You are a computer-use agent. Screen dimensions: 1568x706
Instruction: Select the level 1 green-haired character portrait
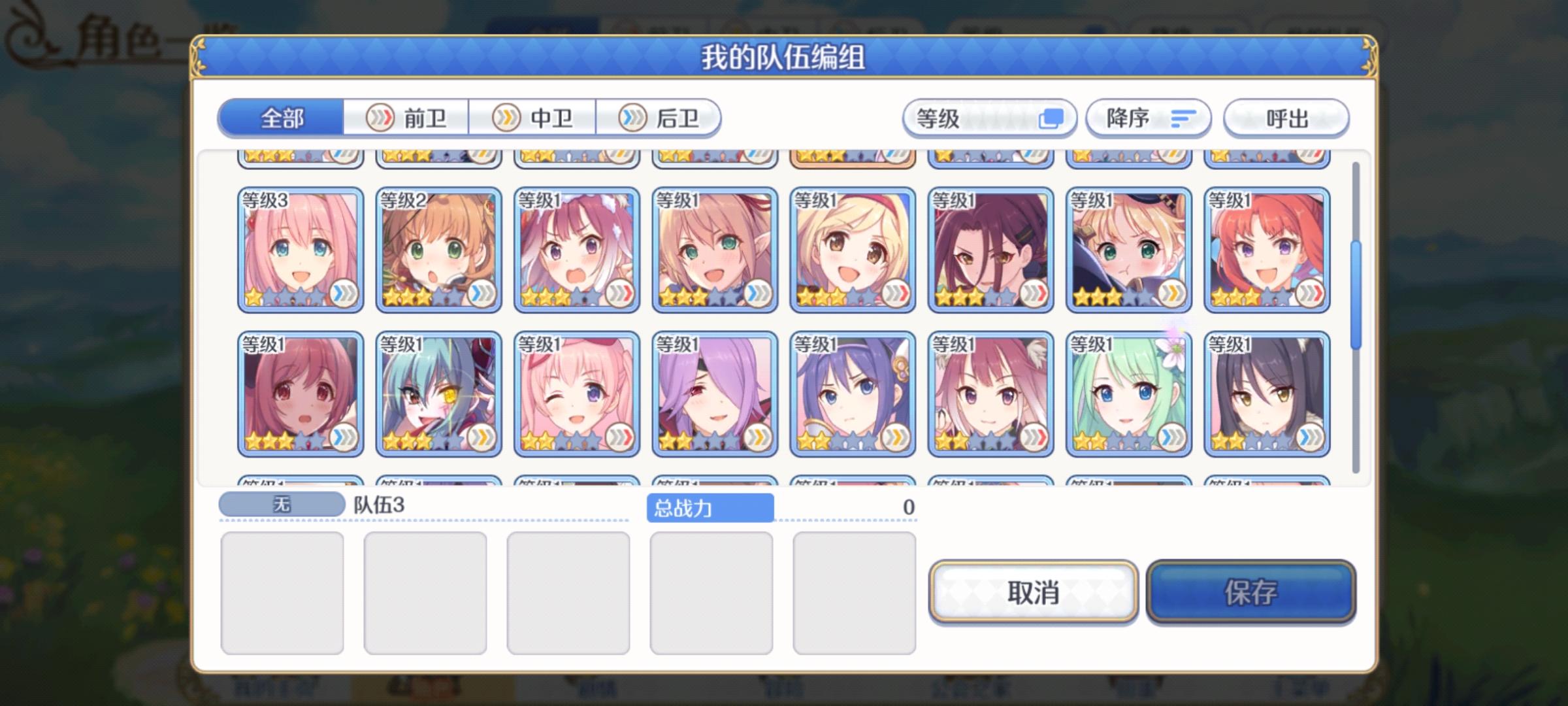tap(1128, 392)
